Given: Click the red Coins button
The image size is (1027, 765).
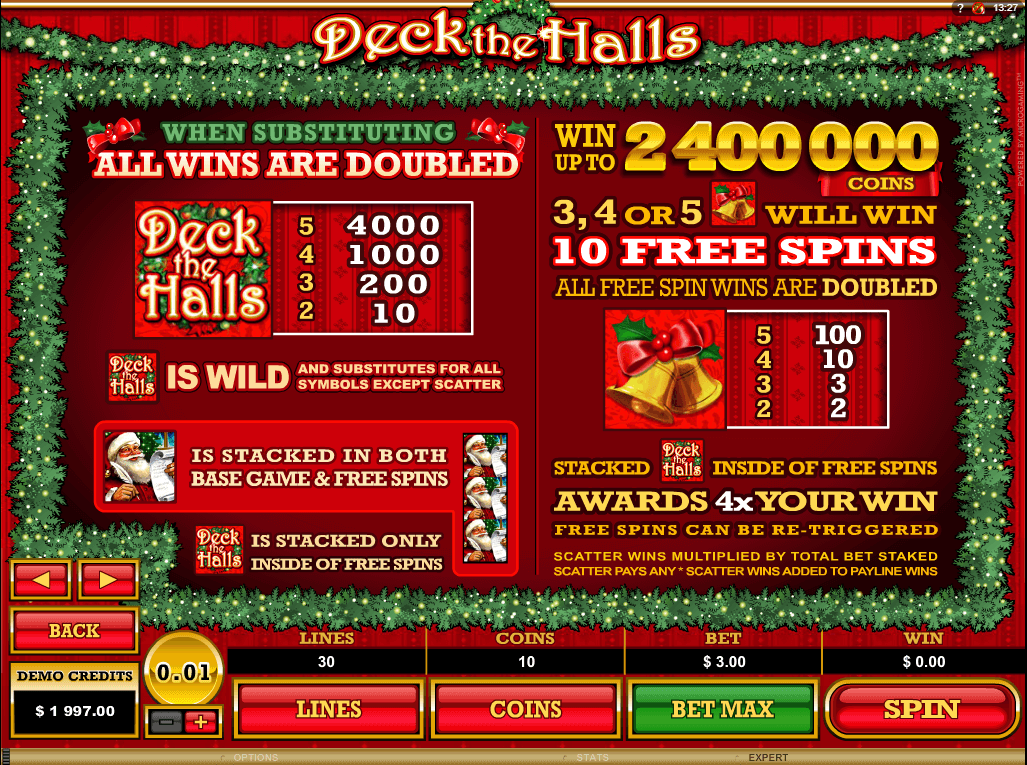Looking at the screenshot, I should [x=525, y=709].
